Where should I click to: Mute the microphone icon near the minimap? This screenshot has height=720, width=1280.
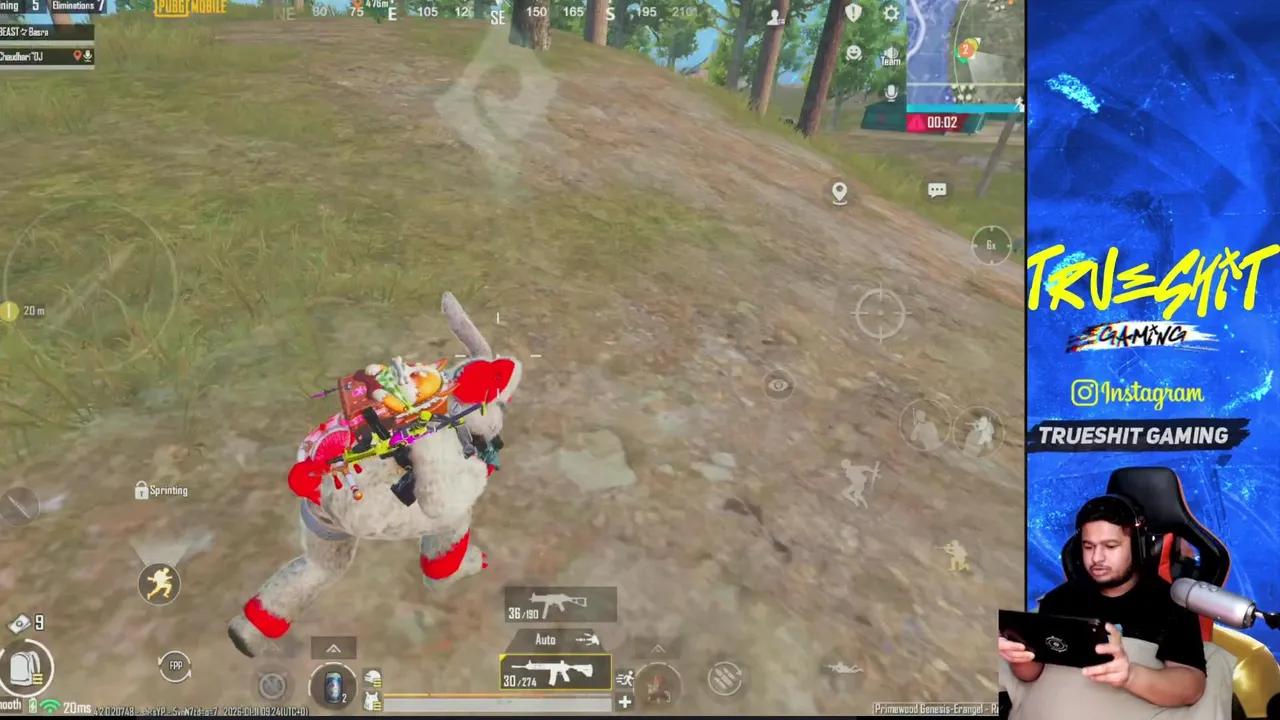[888, 94]
